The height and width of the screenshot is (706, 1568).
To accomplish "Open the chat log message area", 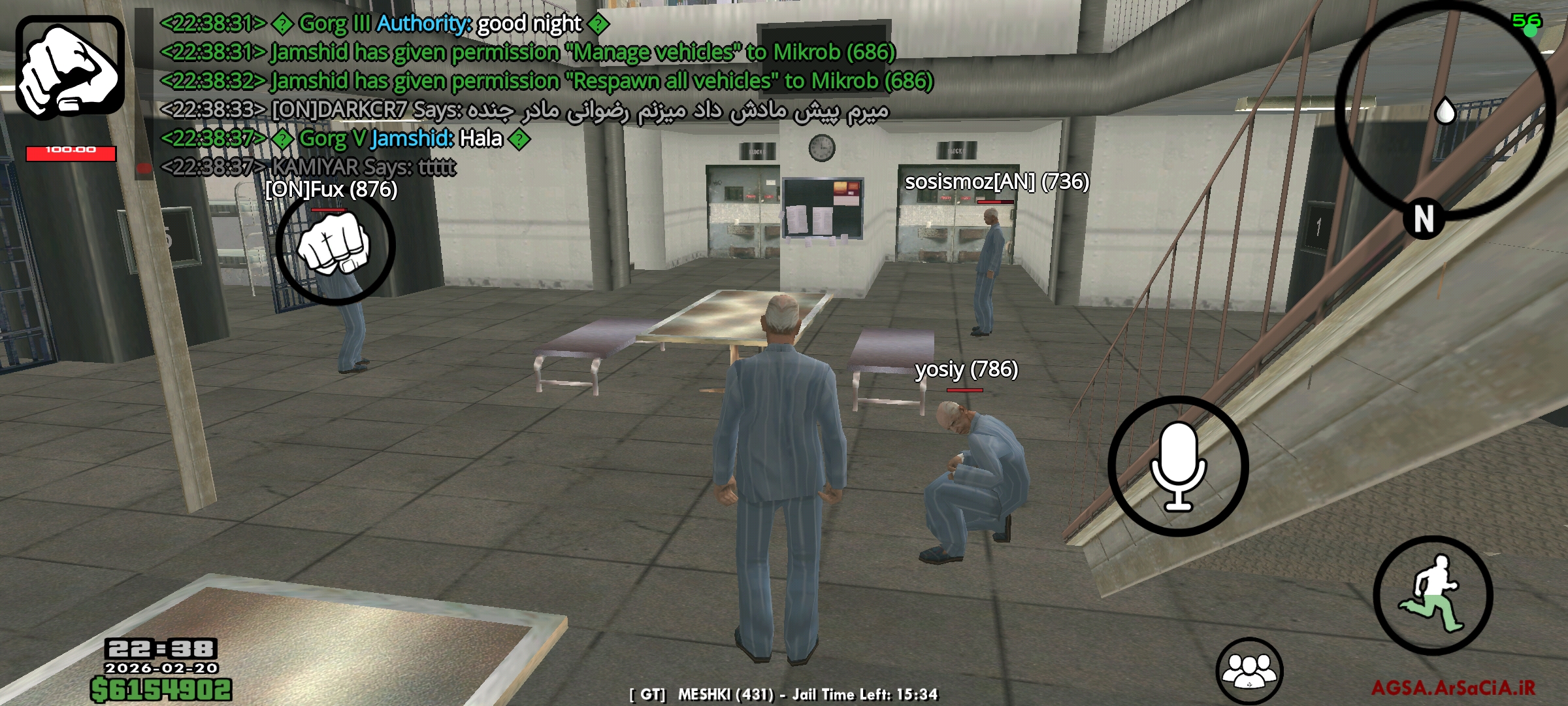I will 523,95.
